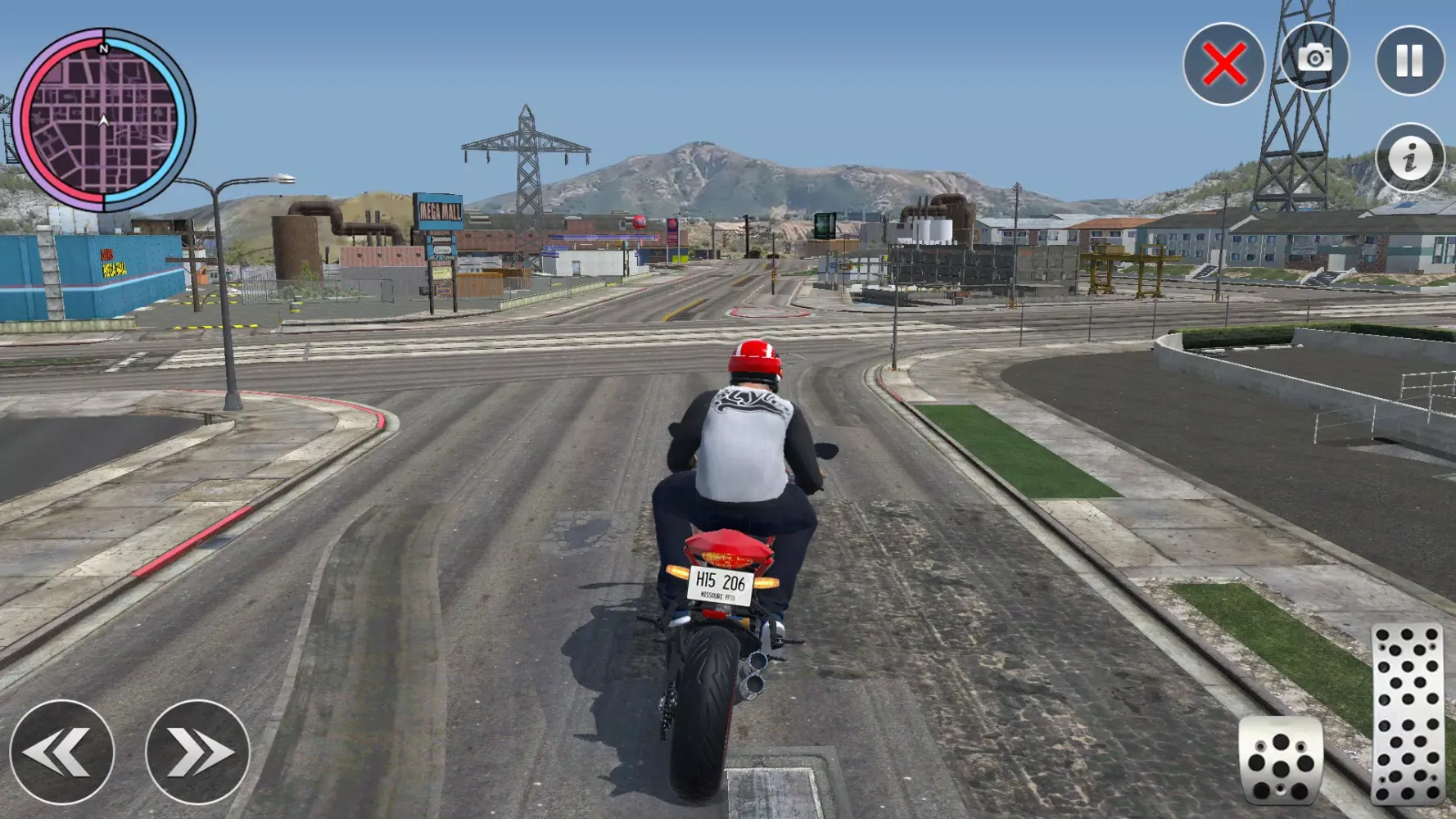This screenshot has width=1456, height=819.
Task: Open the info panel
Action: 1409,158
